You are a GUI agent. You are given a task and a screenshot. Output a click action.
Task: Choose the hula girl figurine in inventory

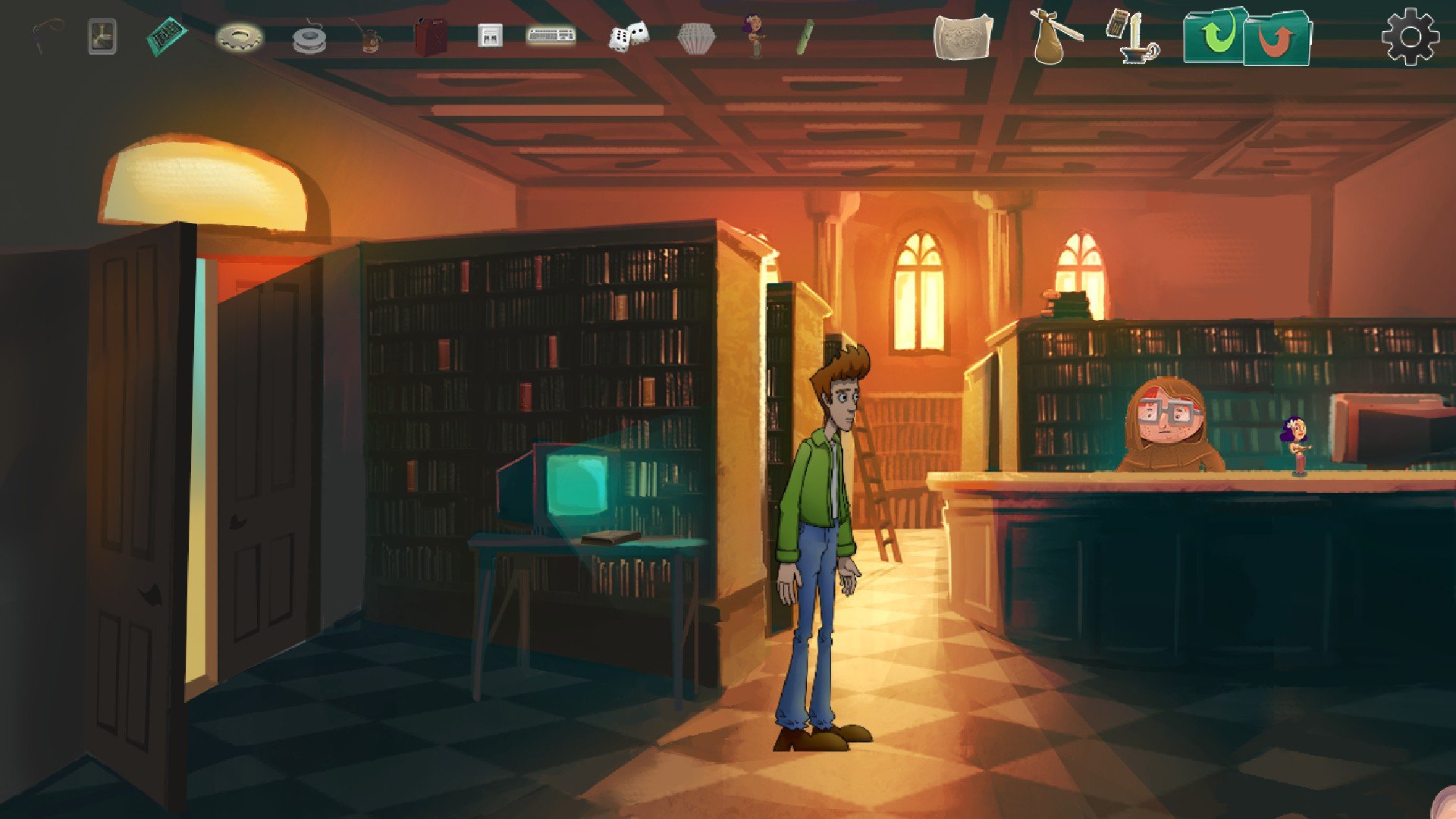pos(754,36)
